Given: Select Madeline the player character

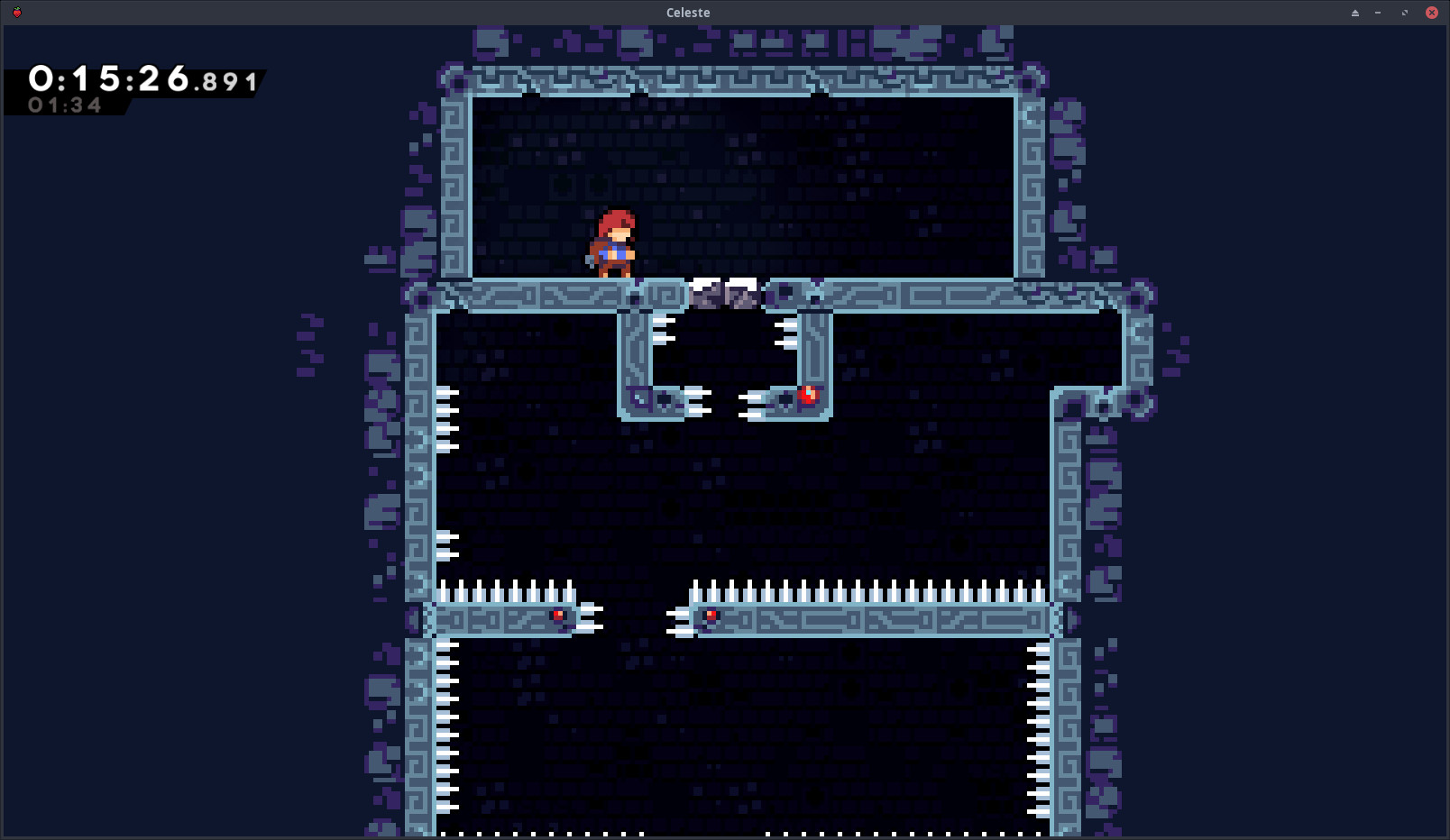Looking at the screenshot, I should tap(613, 243).
